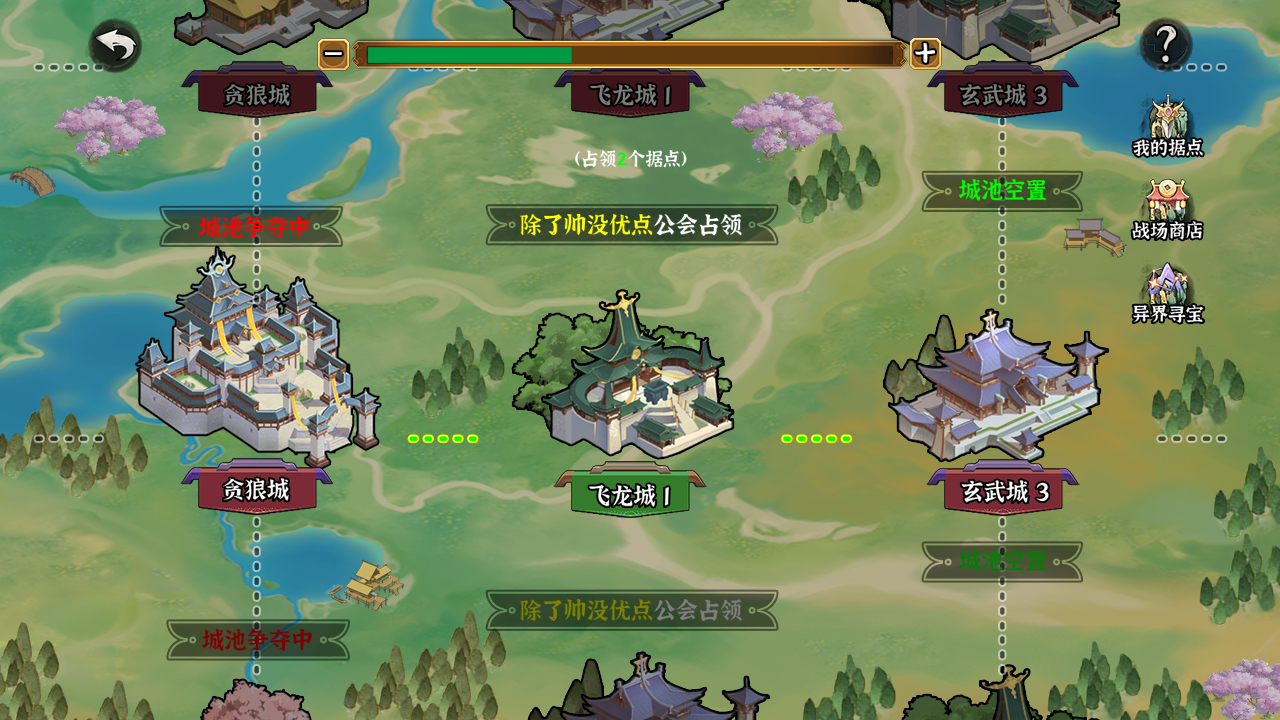
Task: Click the 飞龙城 1 city name banner
Action: click(628, 494)
